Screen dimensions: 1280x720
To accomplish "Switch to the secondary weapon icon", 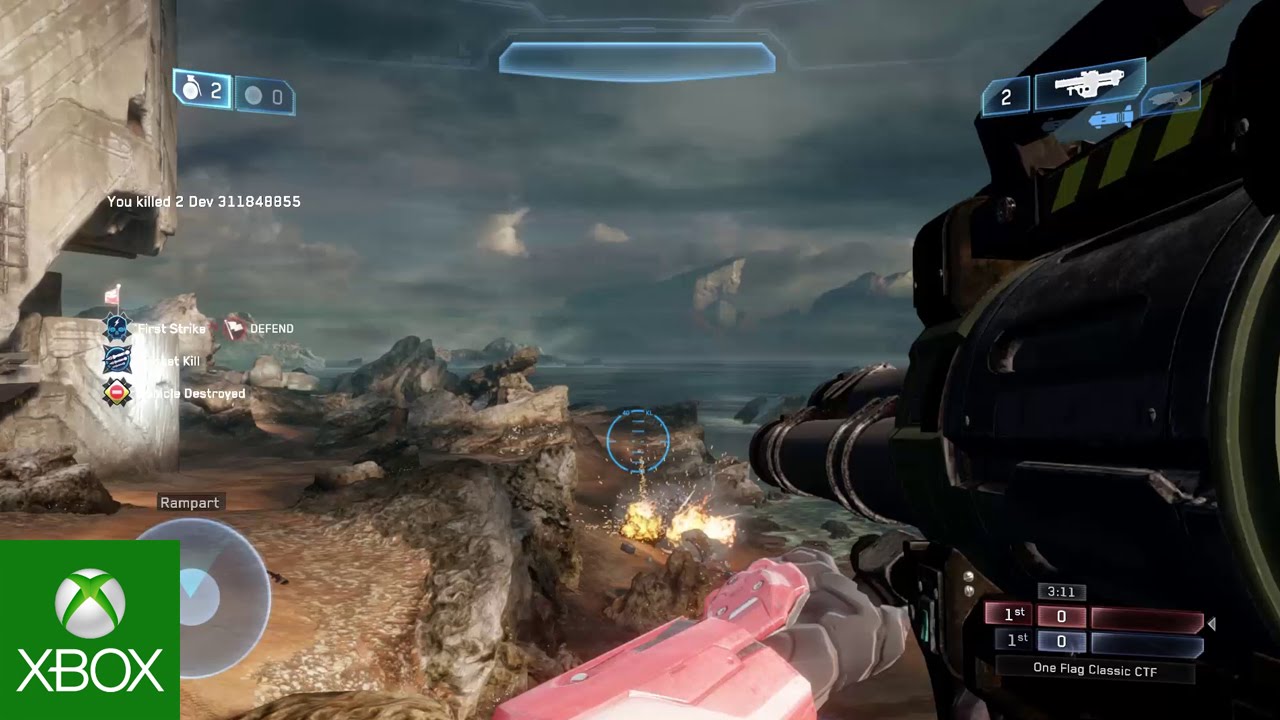I will point(1171,98).
